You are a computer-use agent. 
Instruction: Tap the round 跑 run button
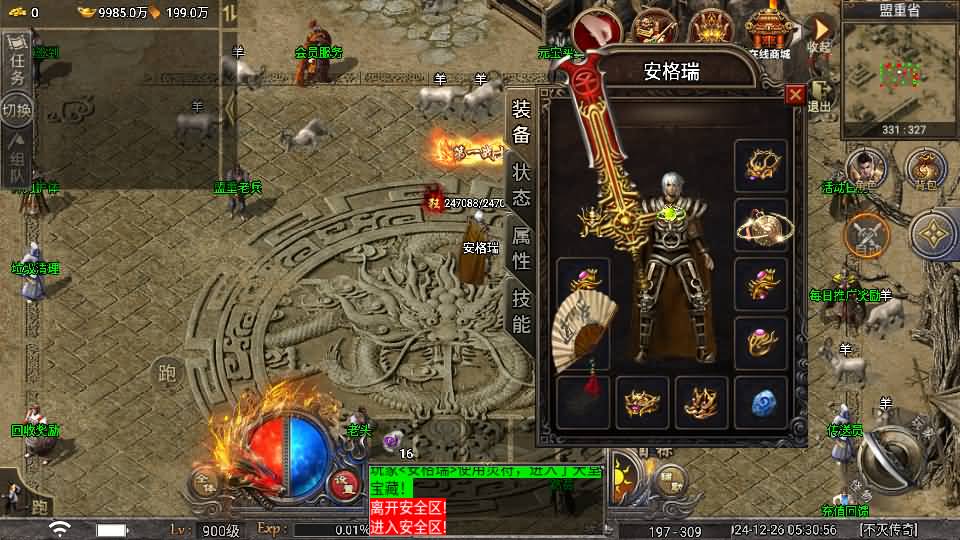[x=166, y=374]
